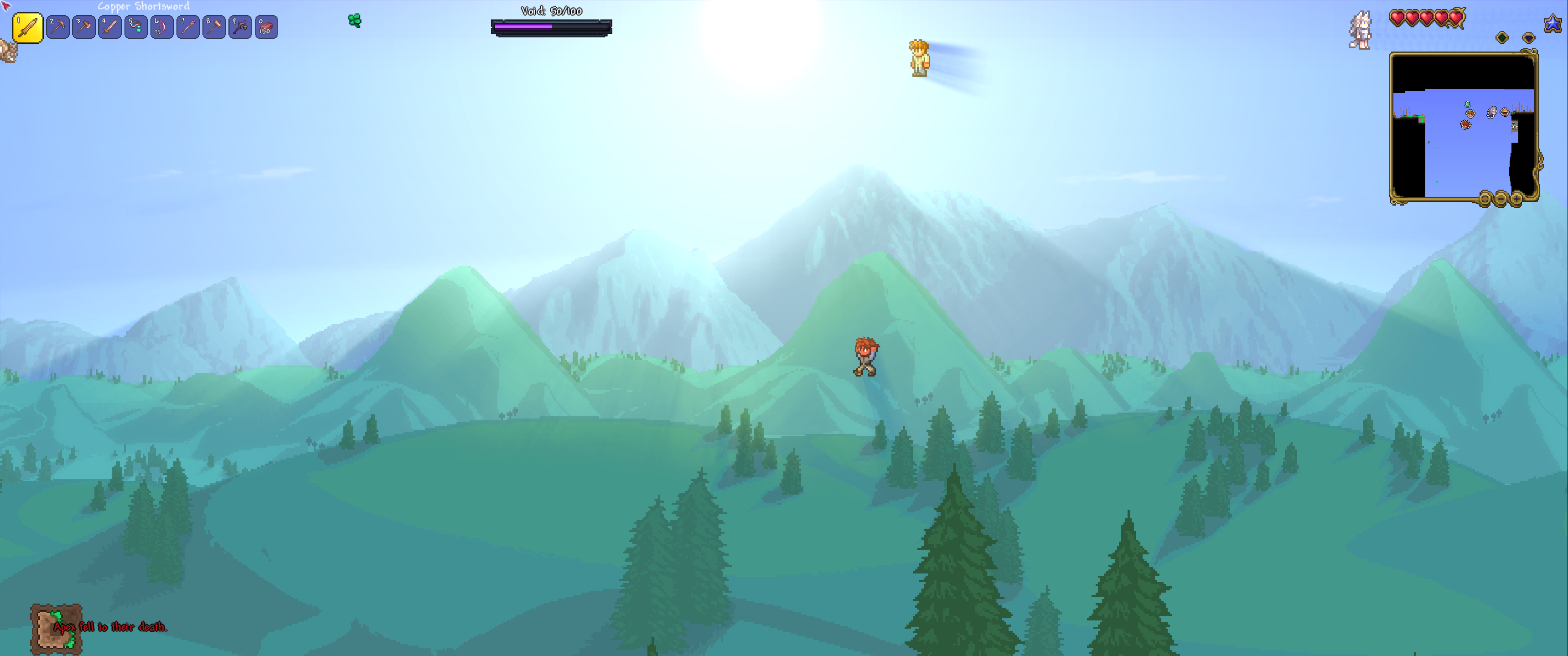Select the red brick stack of 150
The width and height of the screenshot is (1568, 656).
(x=266, y=27)
